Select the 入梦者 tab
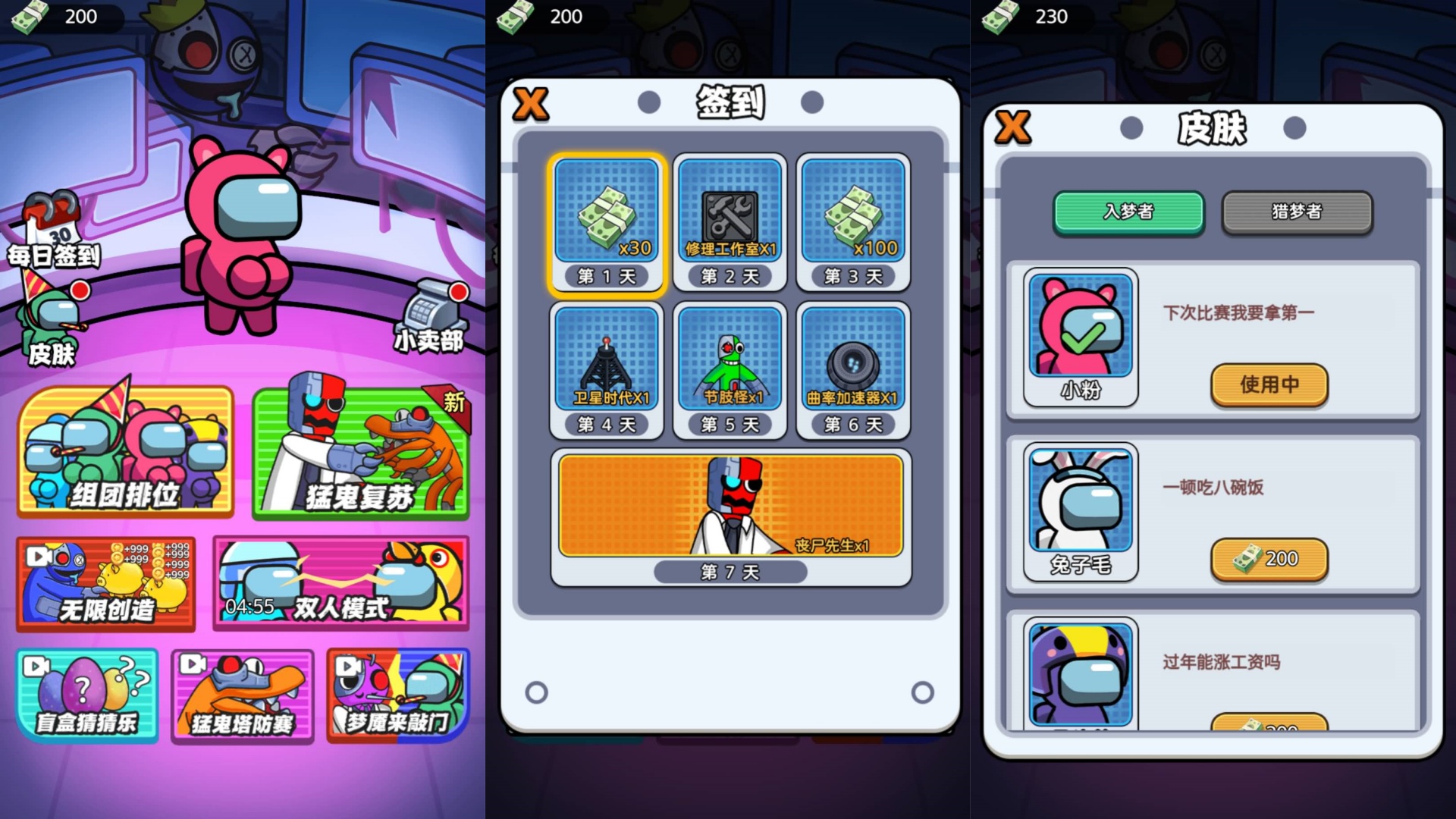The image size is (1456, 819). (1129, 213)
